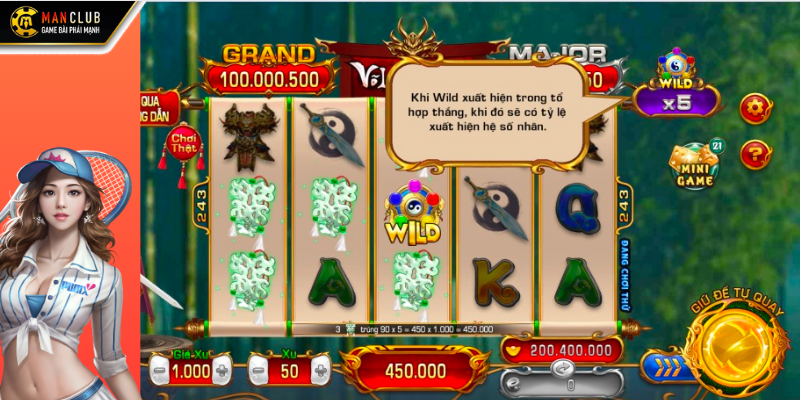Lower the Xu coin count

click(255, 370)
